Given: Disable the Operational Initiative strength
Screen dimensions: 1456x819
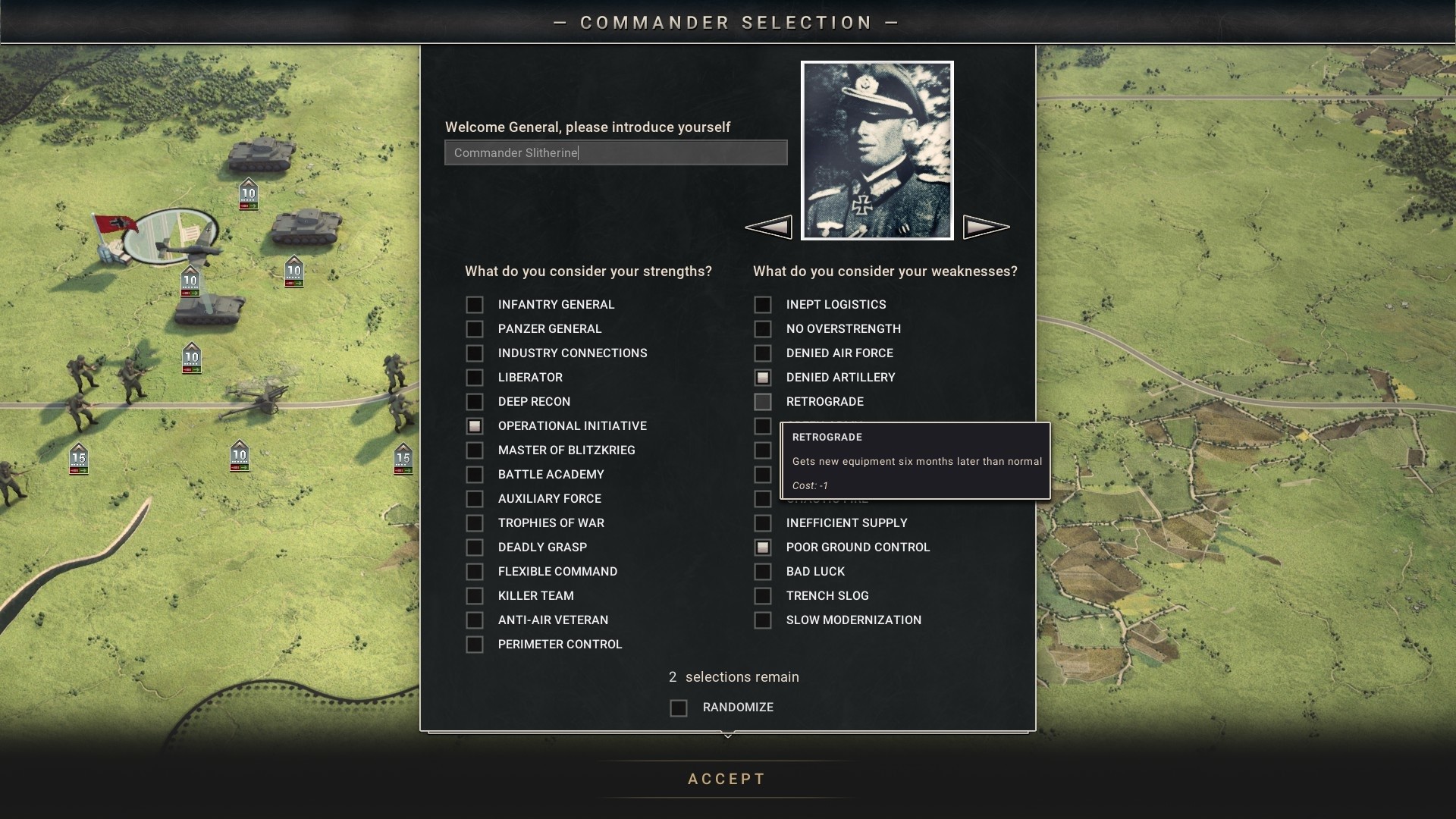Looking at the screenshot, I should [475, 426].
